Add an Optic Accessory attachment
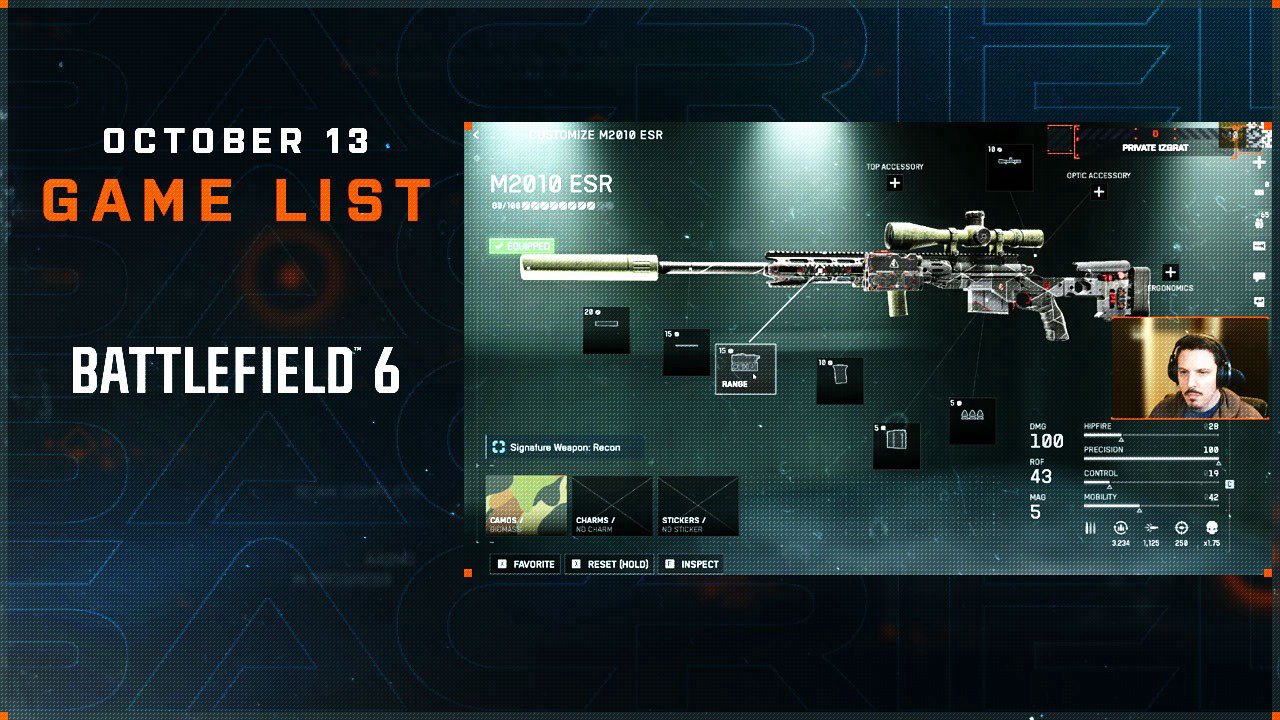The width and height of the screenshot is (1280, 720). click(x=1098, y=192)
